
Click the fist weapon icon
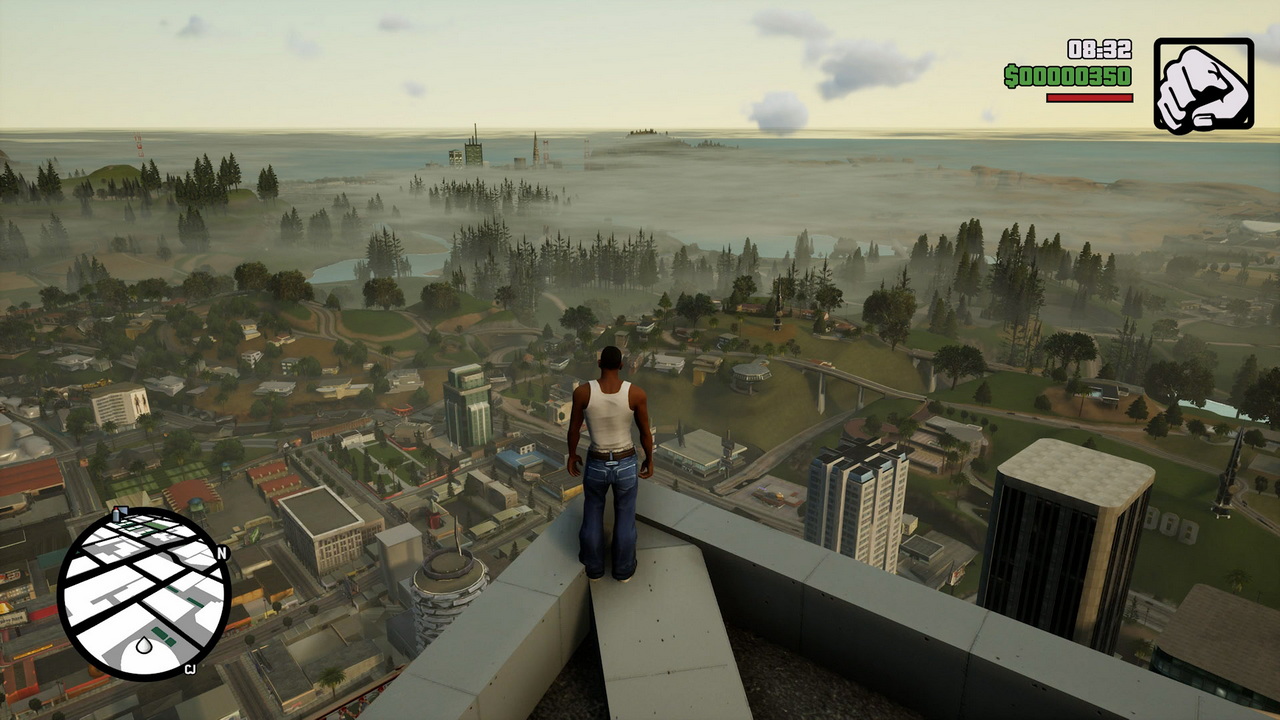click(1203, 85)
